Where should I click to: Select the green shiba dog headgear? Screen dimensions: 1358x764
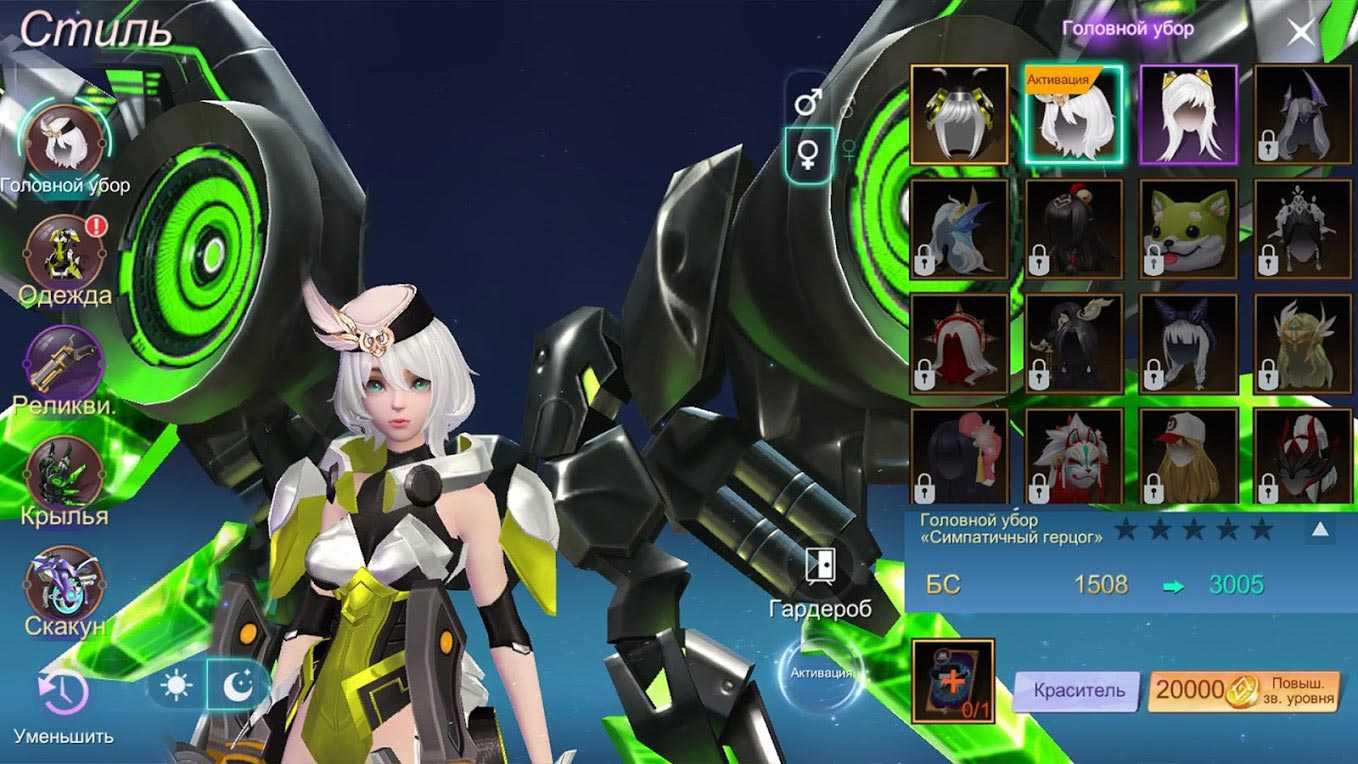(x=1188, y=229)
